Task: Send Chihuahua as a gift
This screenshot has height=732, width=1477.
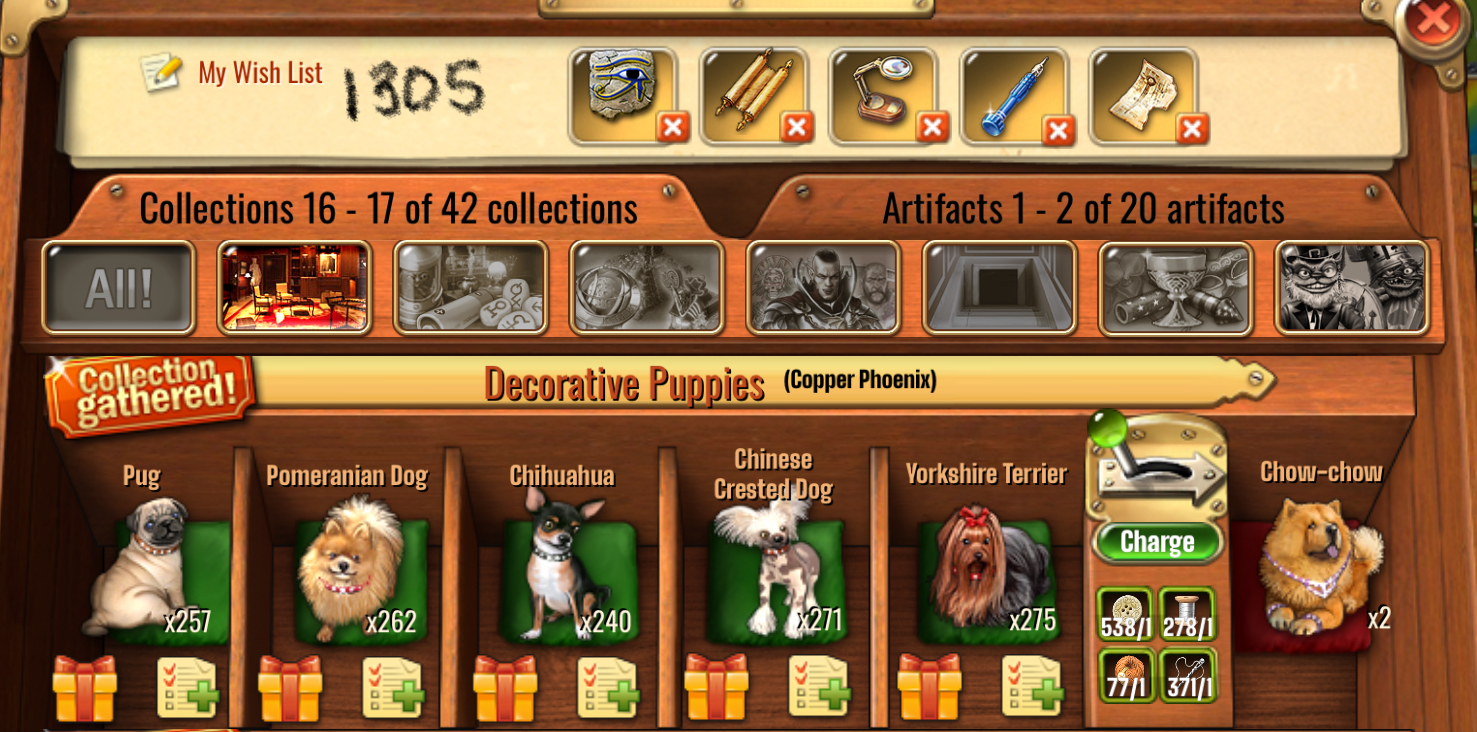Action: click(506, 687)
